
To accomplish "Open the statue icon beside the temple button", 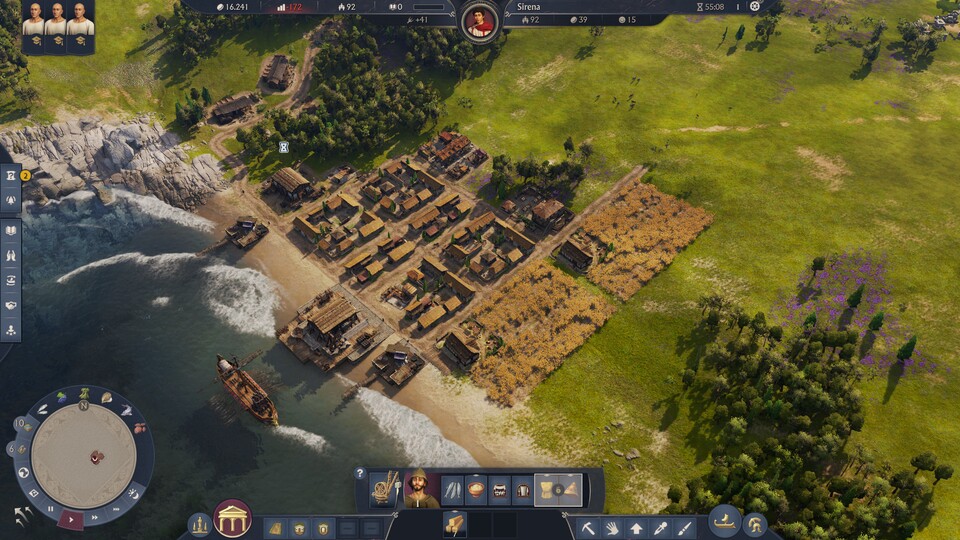I will [200, 524].
